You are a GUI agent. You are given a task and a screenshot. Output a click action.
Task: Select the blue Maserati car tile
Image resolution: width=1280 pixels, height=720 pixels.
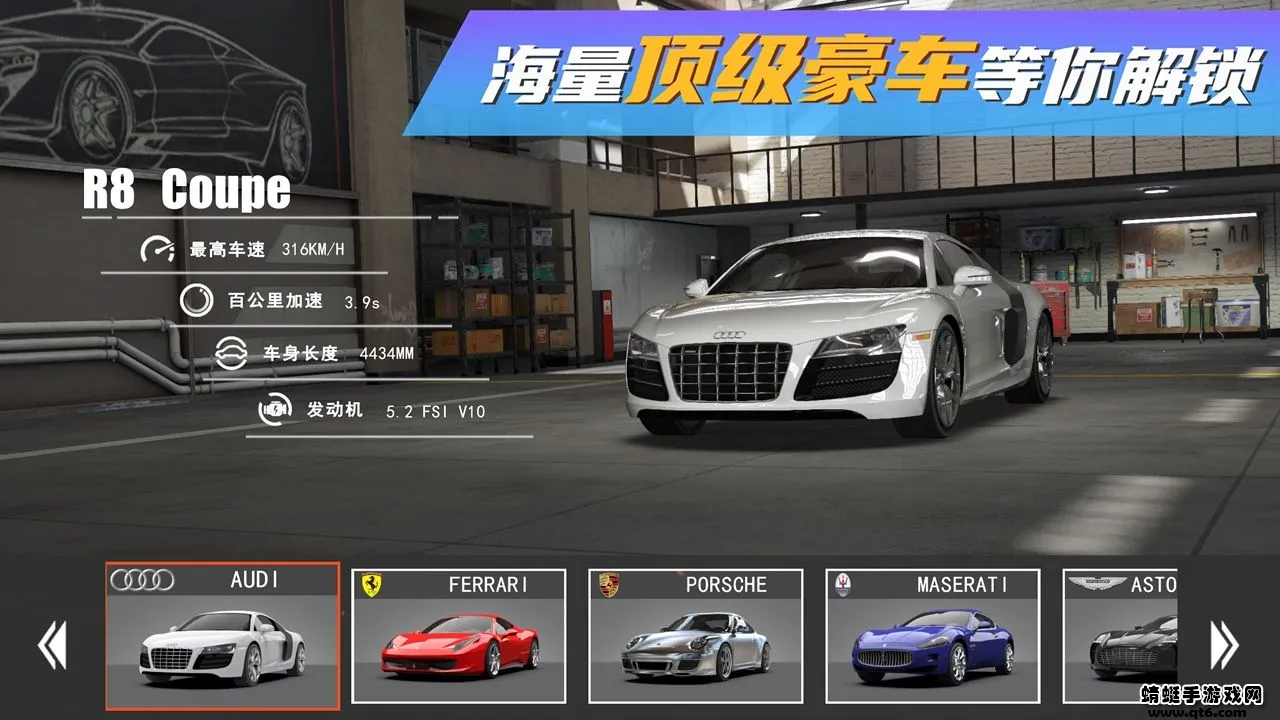933,636
